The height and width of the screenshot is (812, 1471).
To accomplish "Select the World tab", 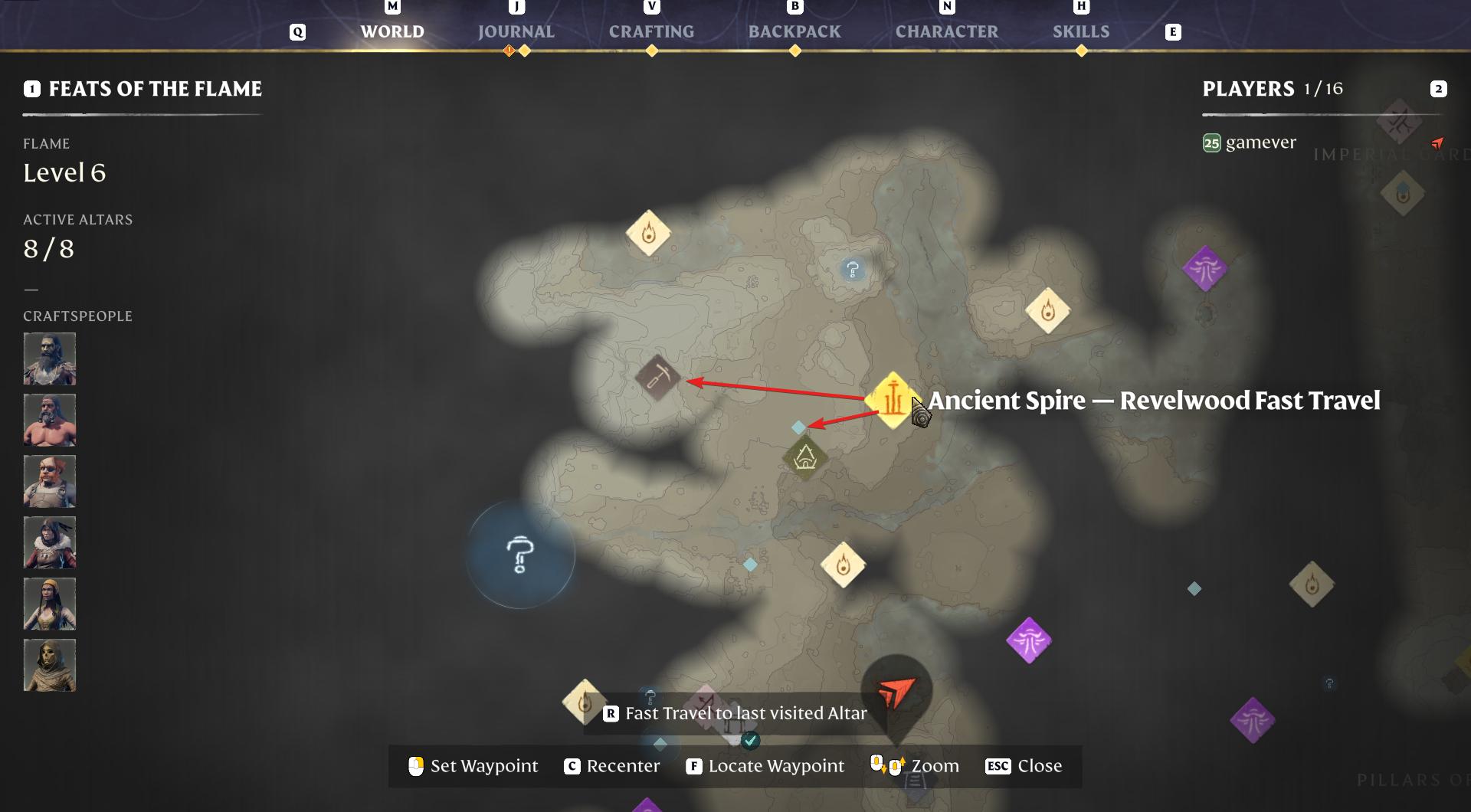I will 392,31.
